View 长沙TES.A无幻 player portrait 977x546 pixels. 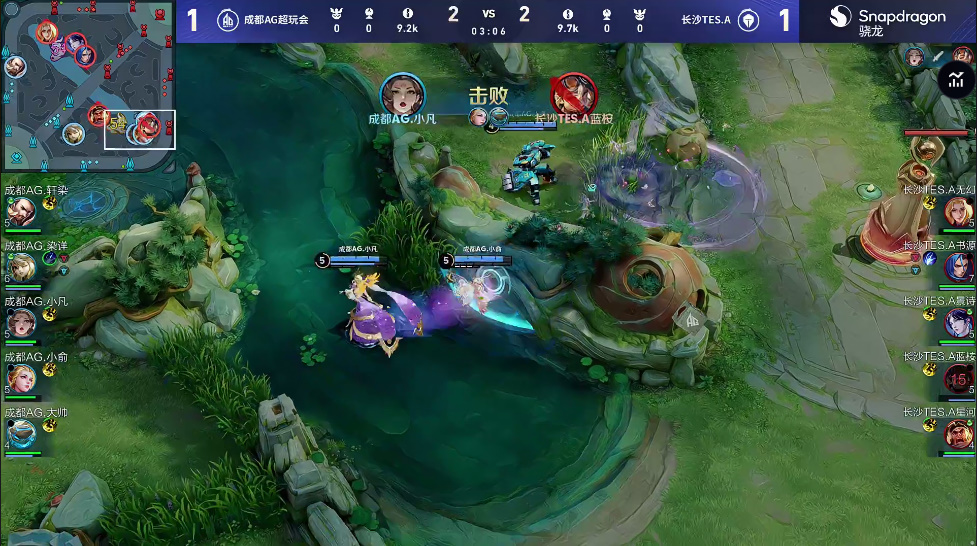(x=957, y=212)
